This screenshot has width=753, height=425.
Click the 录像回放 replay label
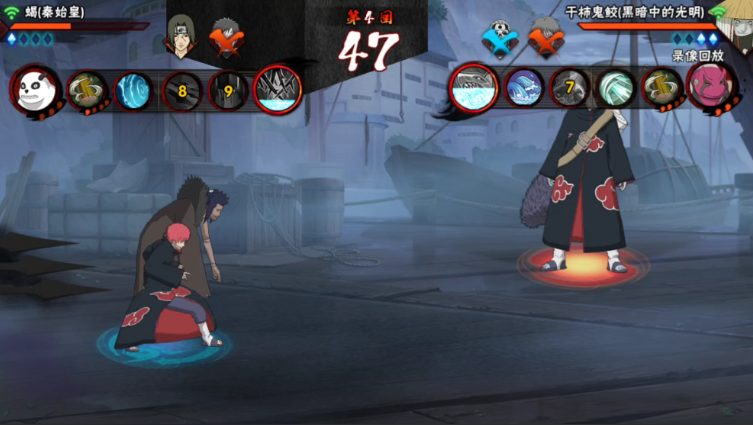(696, 56)
